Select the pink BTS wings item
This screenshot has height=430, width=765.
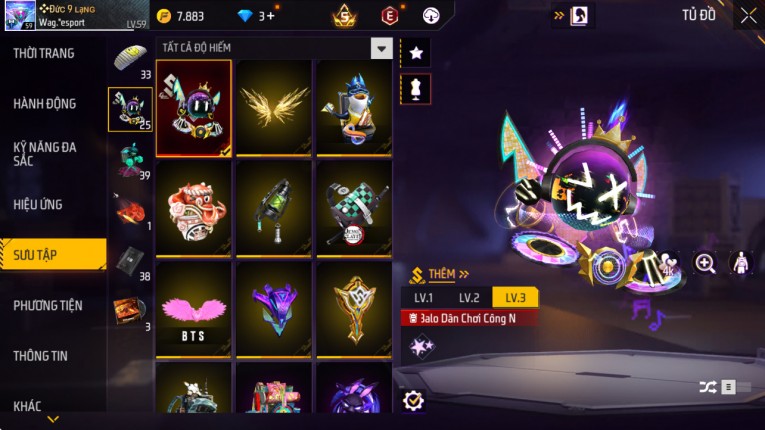(193, 309)
